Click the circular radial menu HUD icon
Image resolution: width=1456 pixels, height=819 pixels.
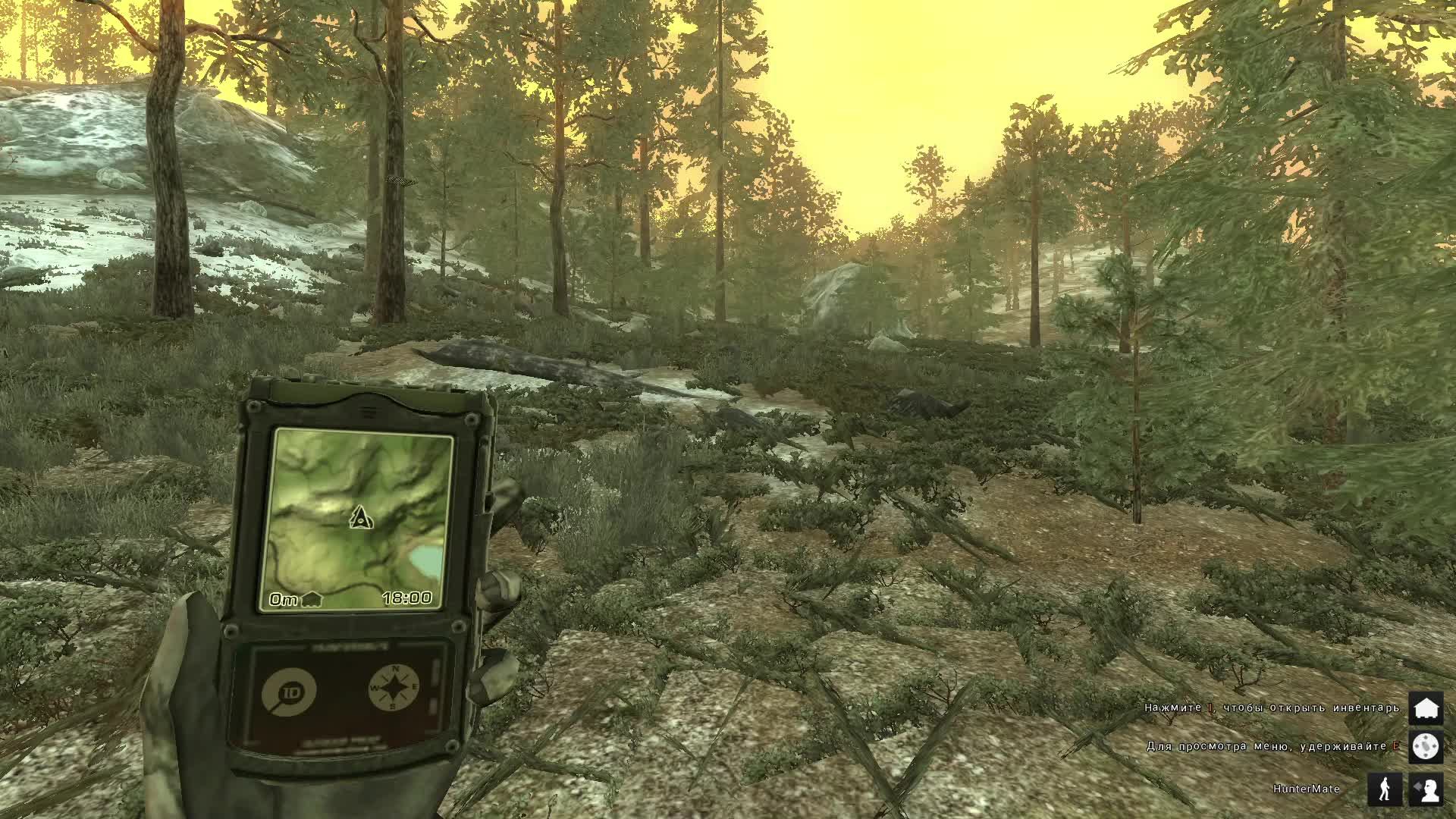[x=1428, y=747]
